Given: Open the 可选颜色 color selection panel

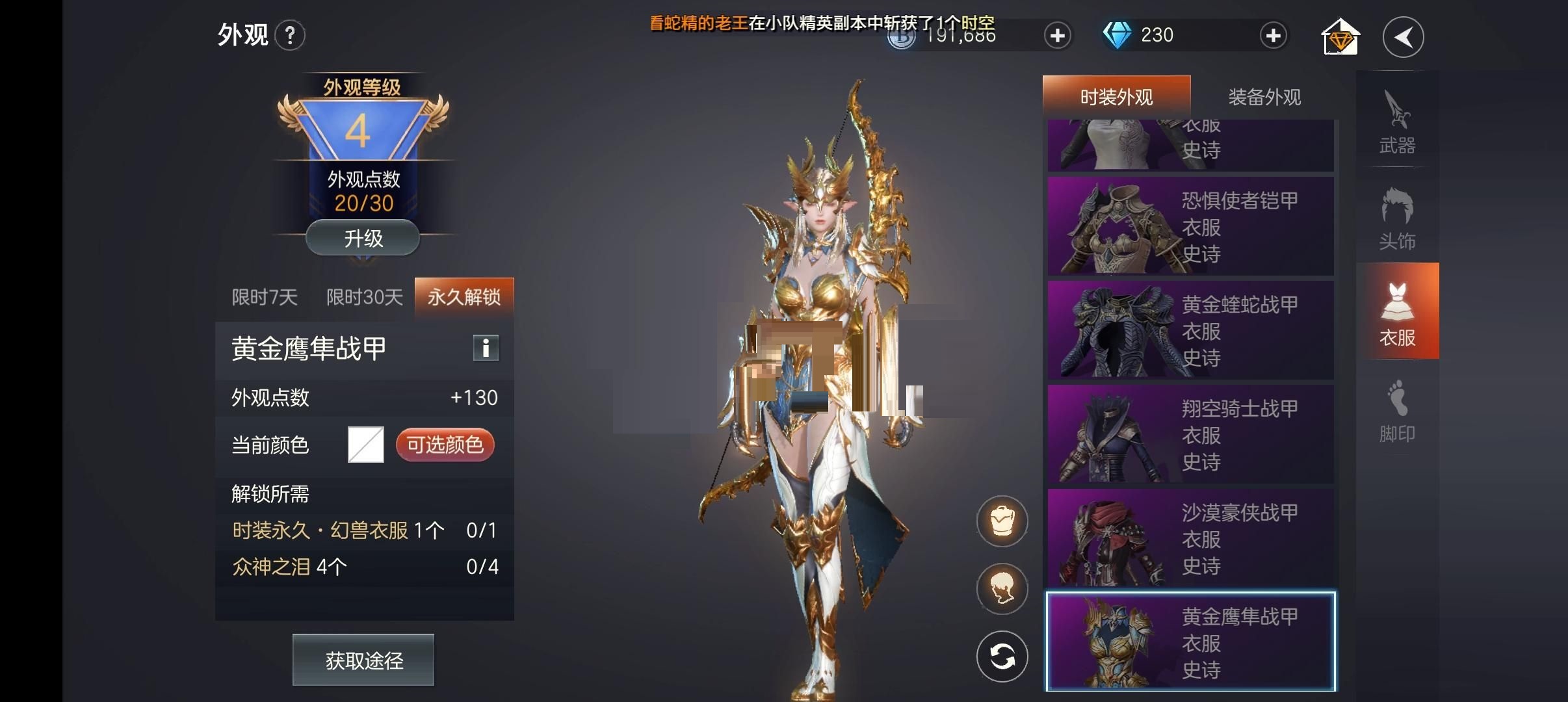Looking at the screenshot, I should click(x=445, y=445).
